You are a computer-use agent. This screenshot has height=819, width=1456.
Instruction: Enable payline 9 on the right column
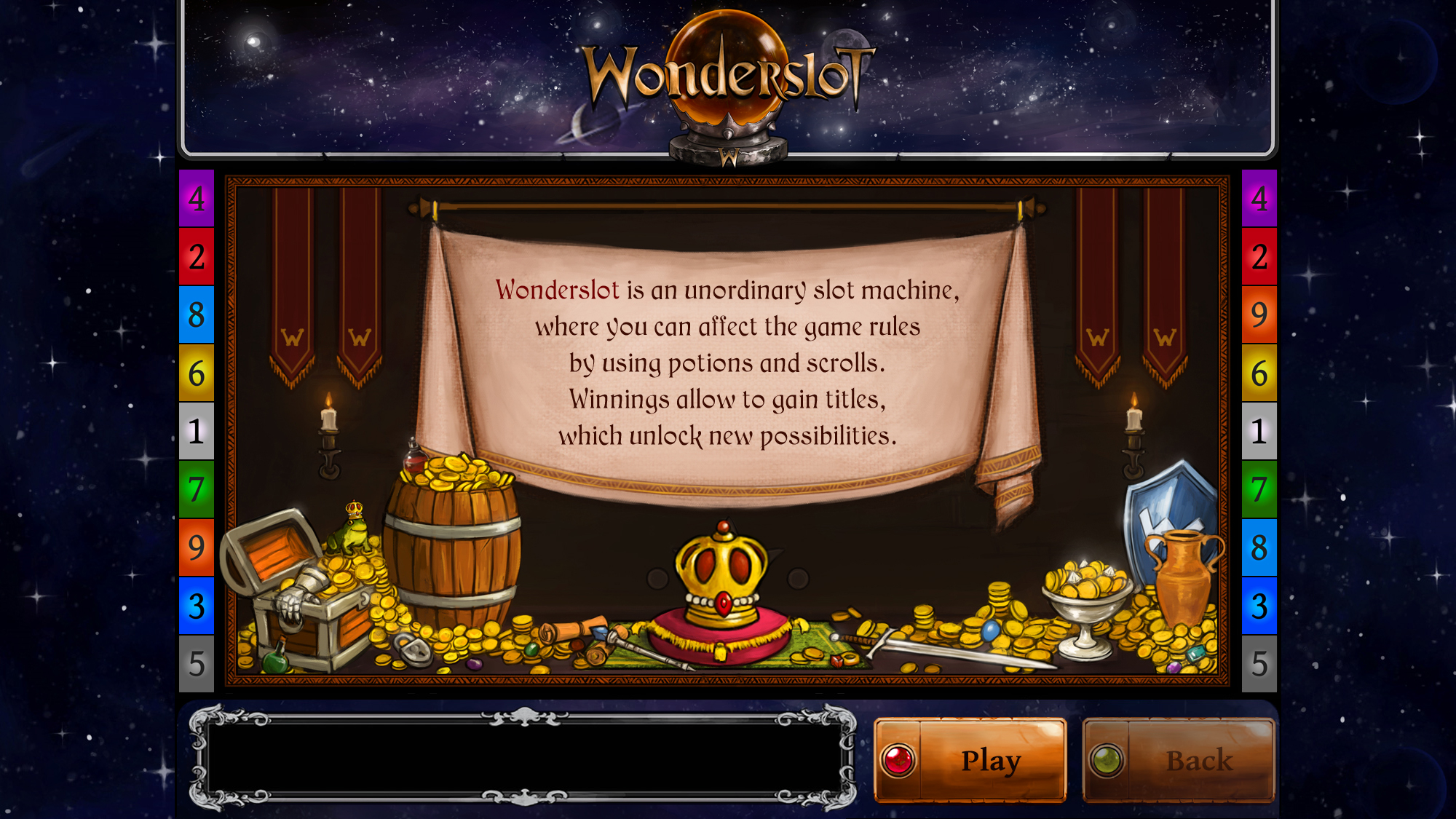[1261, 315]
